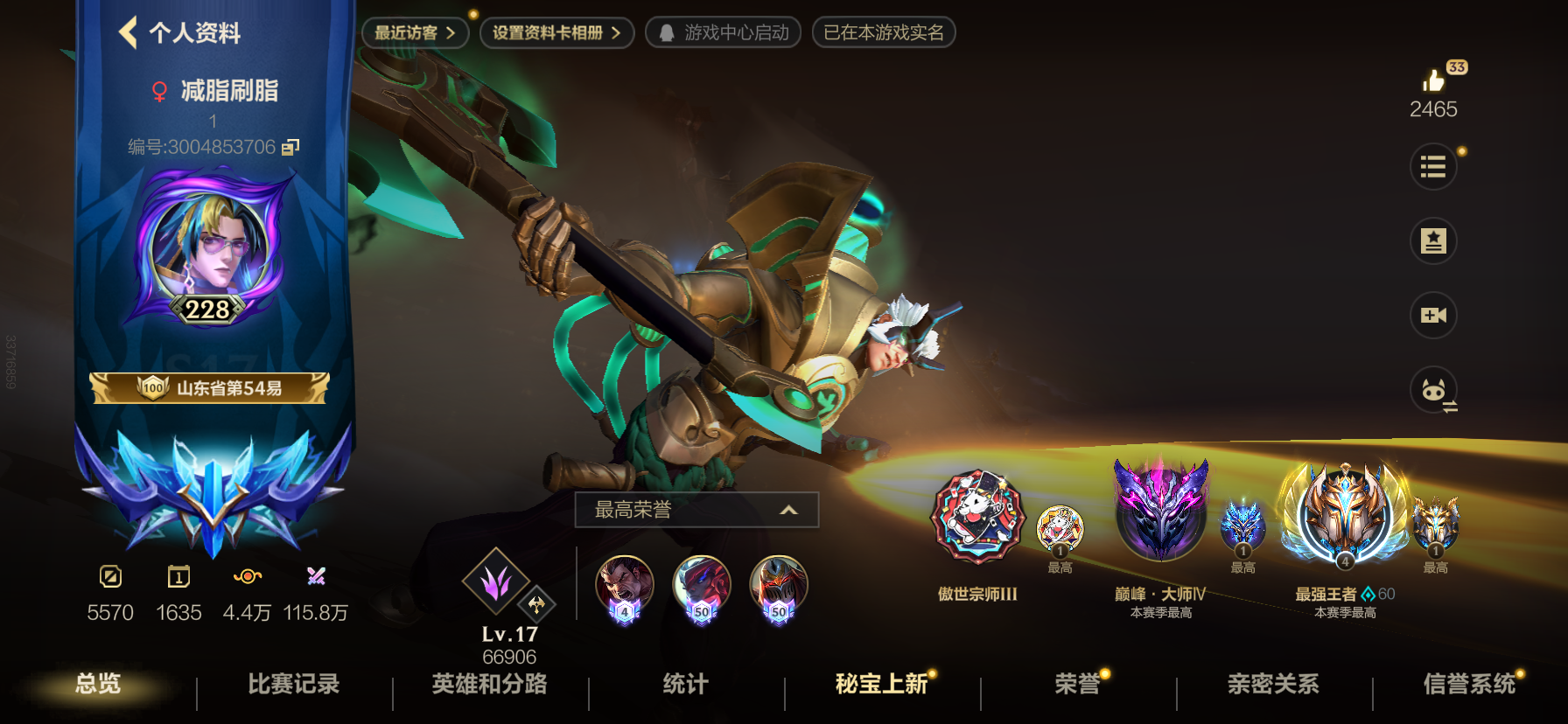
Task: Switch to the 荣誉 tab
Action: [1077, 684]
